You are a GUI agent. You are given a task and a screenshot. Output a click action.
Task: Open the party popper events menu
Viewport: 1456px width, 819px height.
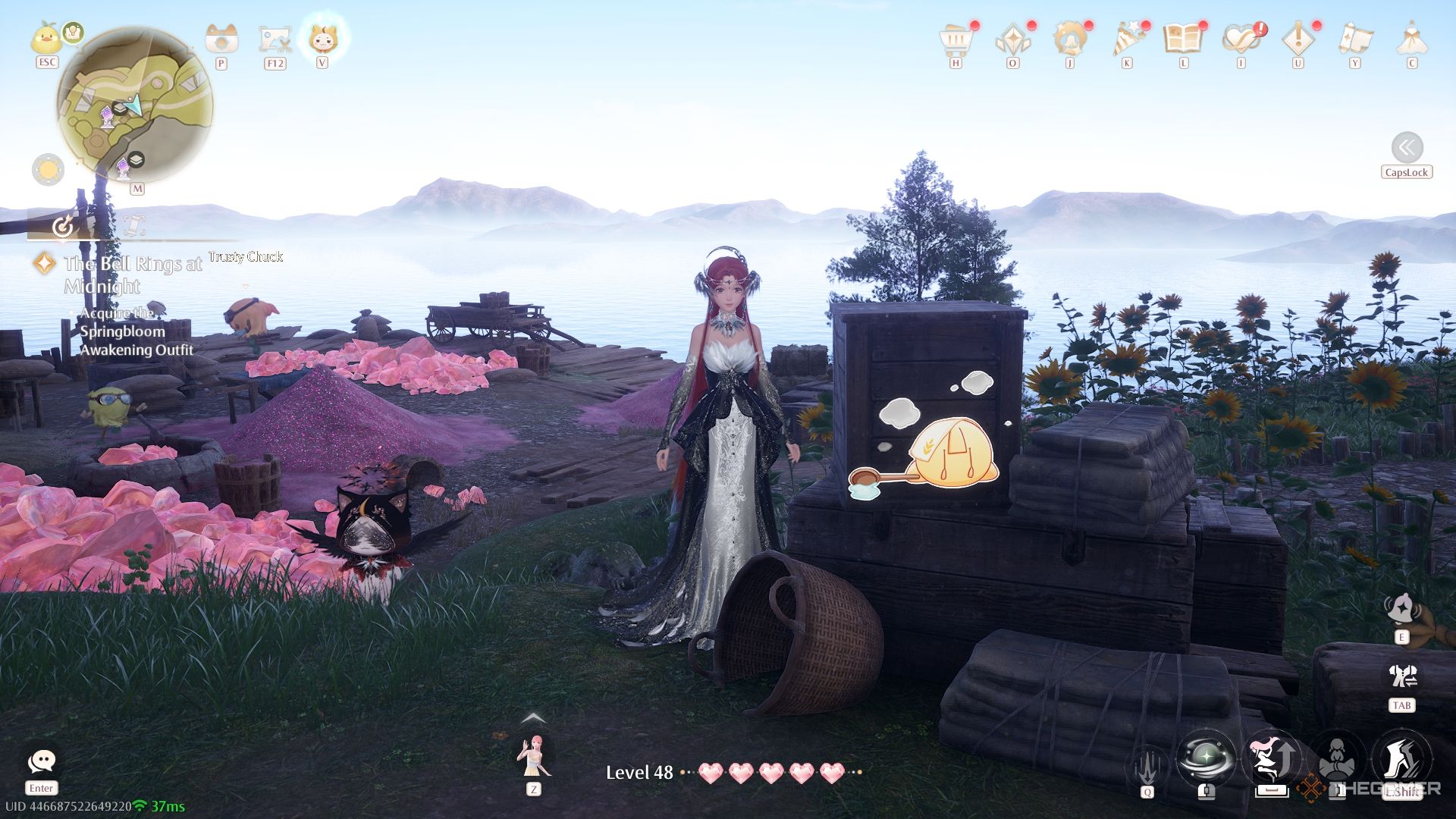pyautogui.click(x=1127, y=39)
